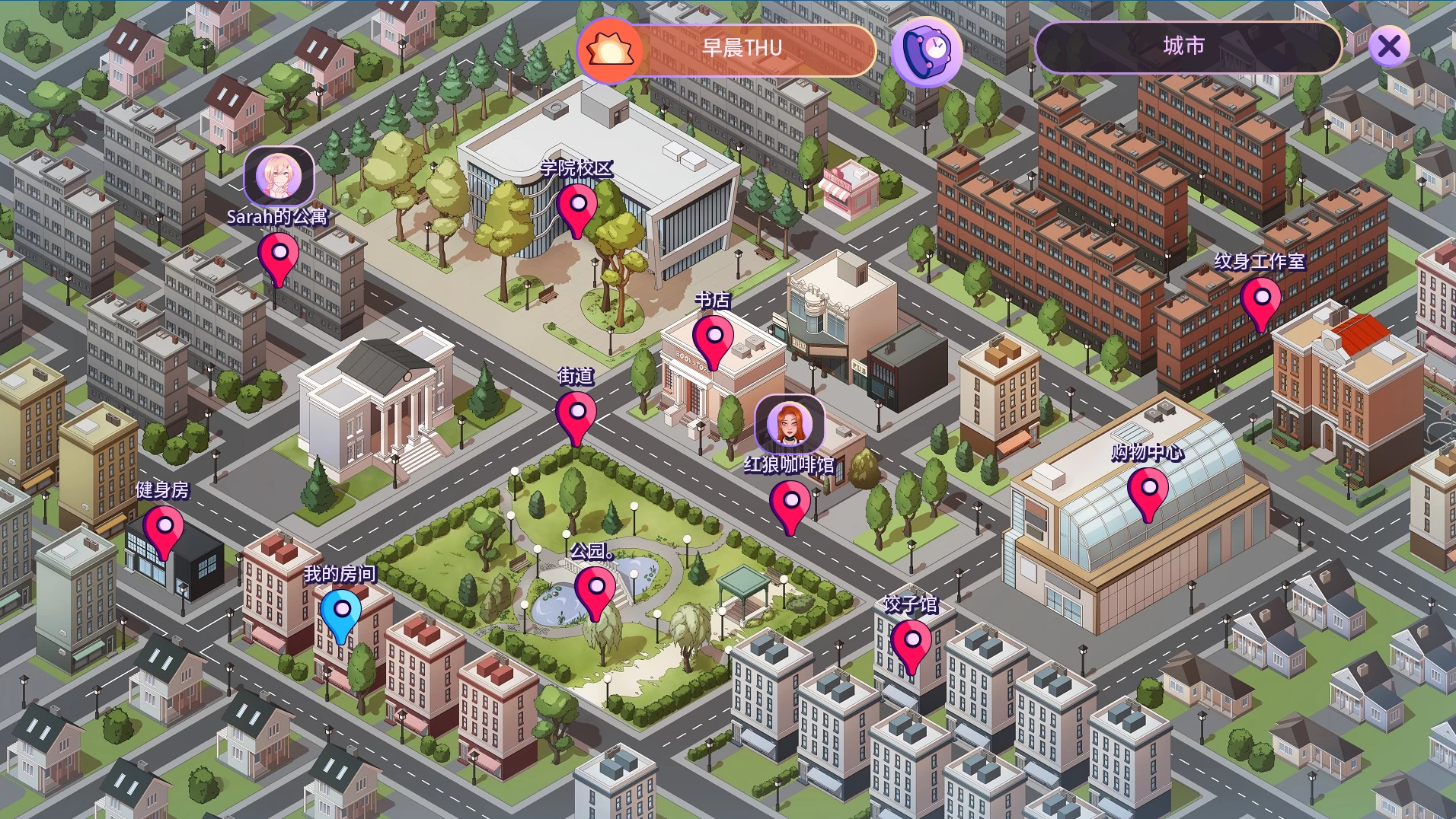Viewport: 1456px width, 819px height.
Task: Visit the 饺子馆 dumpling shop pin
Action: [x=912, y=643]
